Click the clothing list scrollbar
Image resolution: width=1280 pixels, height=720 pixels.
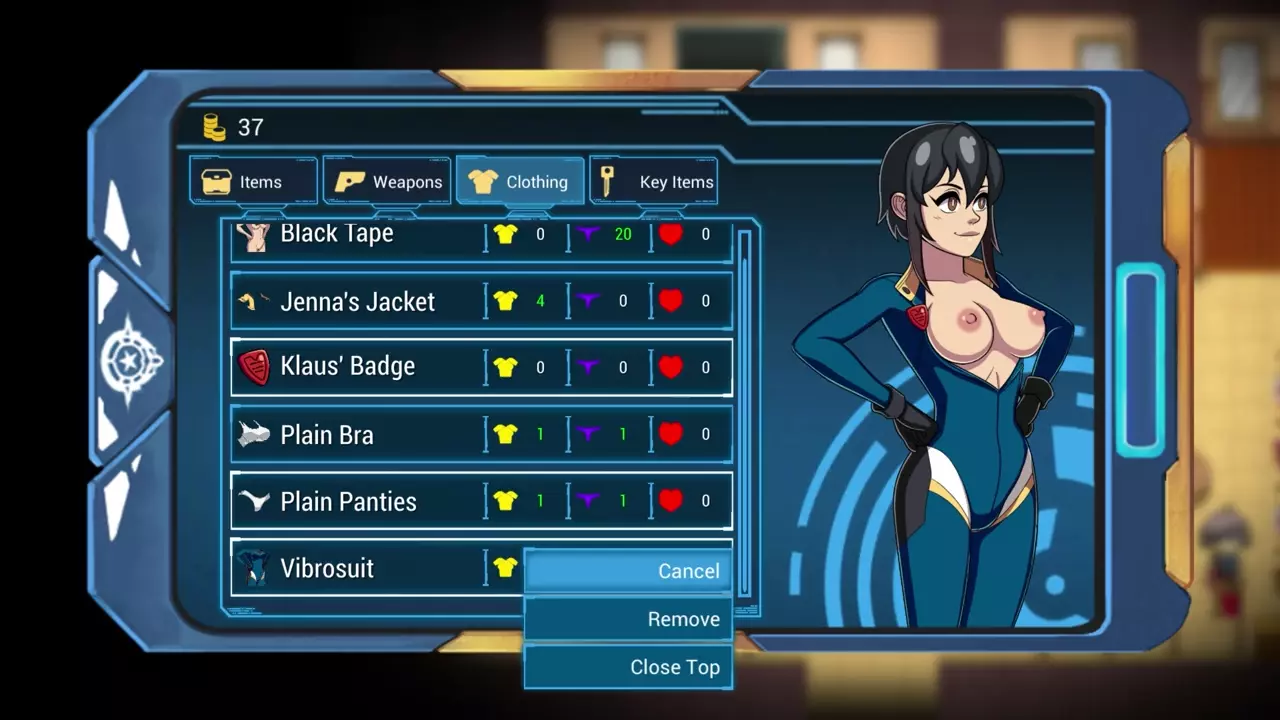(x=744, y=410)
